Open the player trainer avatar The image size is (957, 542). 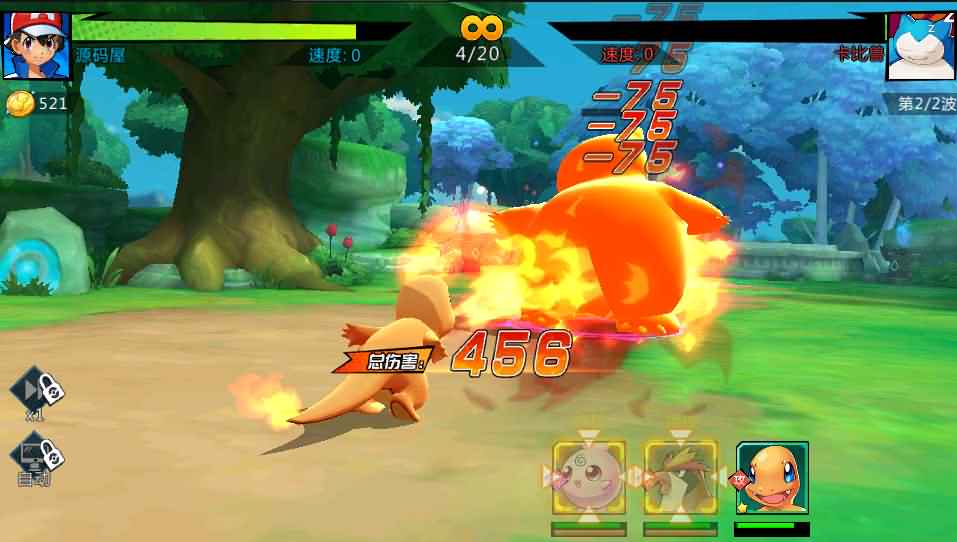click(x=35, y=46)
